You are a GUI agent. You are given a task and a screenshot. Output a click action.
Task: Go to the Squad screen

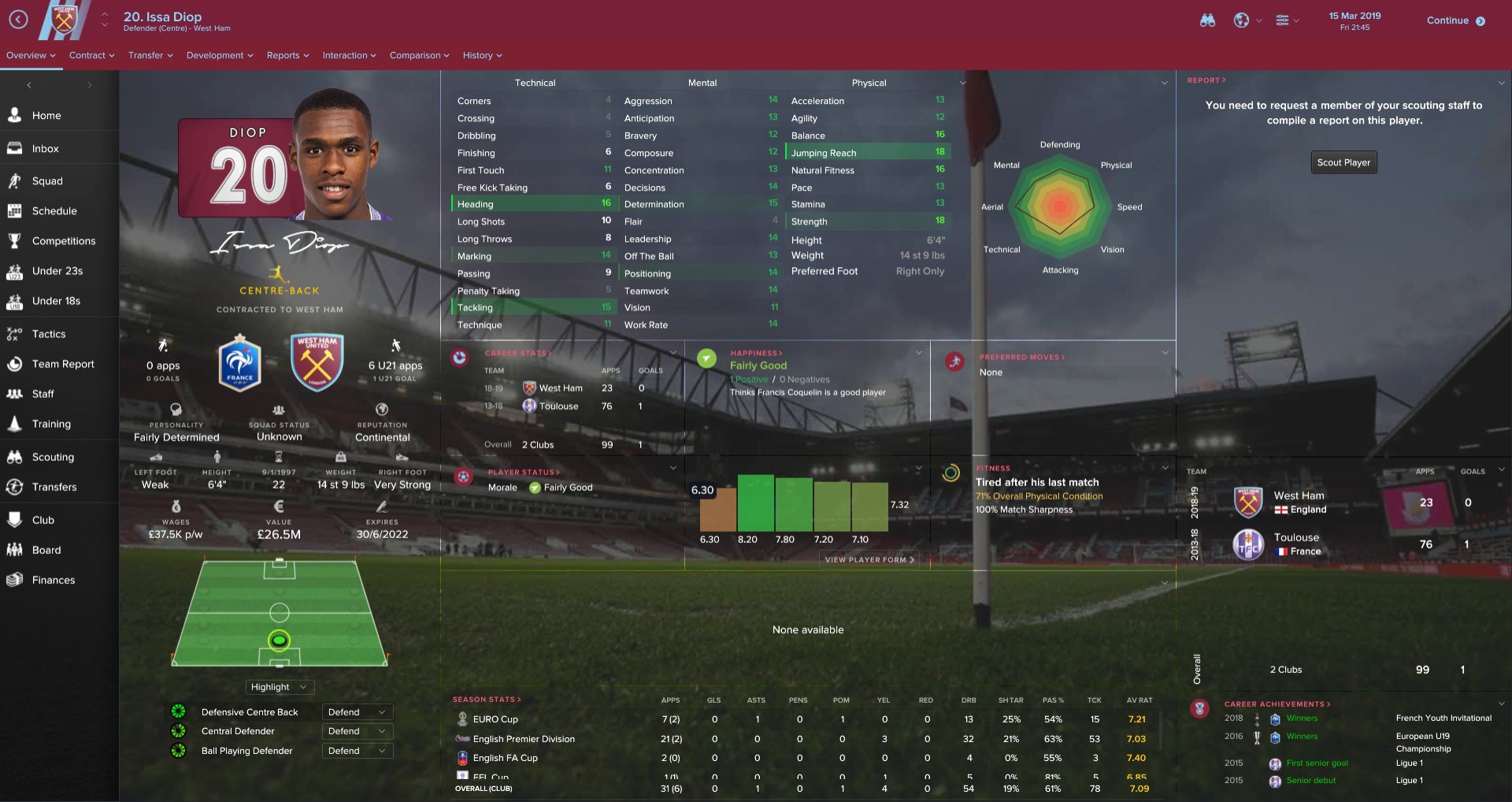[47, 181]
